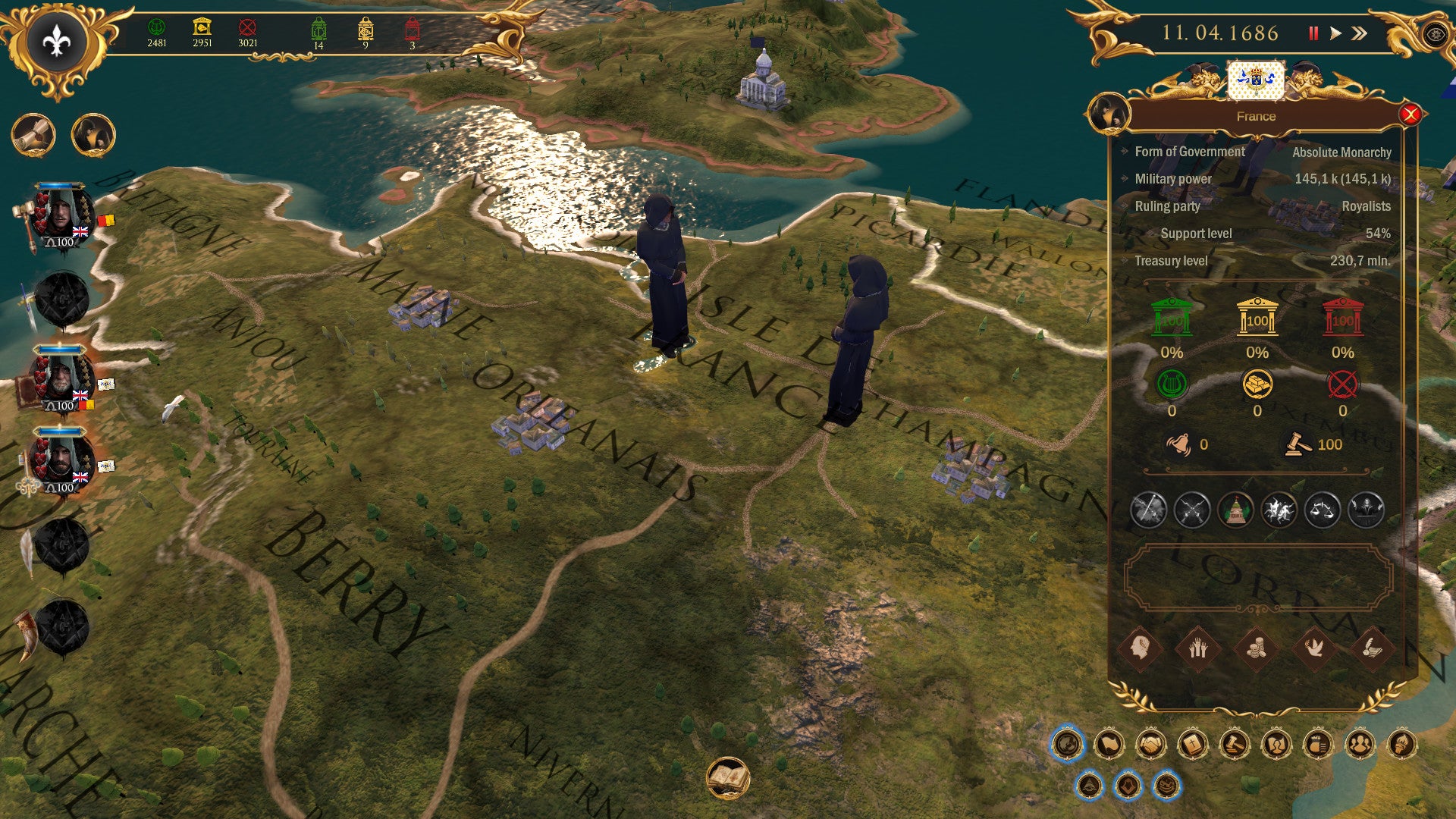Toggle the eye visibility button
This screenshot has height=819, width=1456.
coord(1434,35)
